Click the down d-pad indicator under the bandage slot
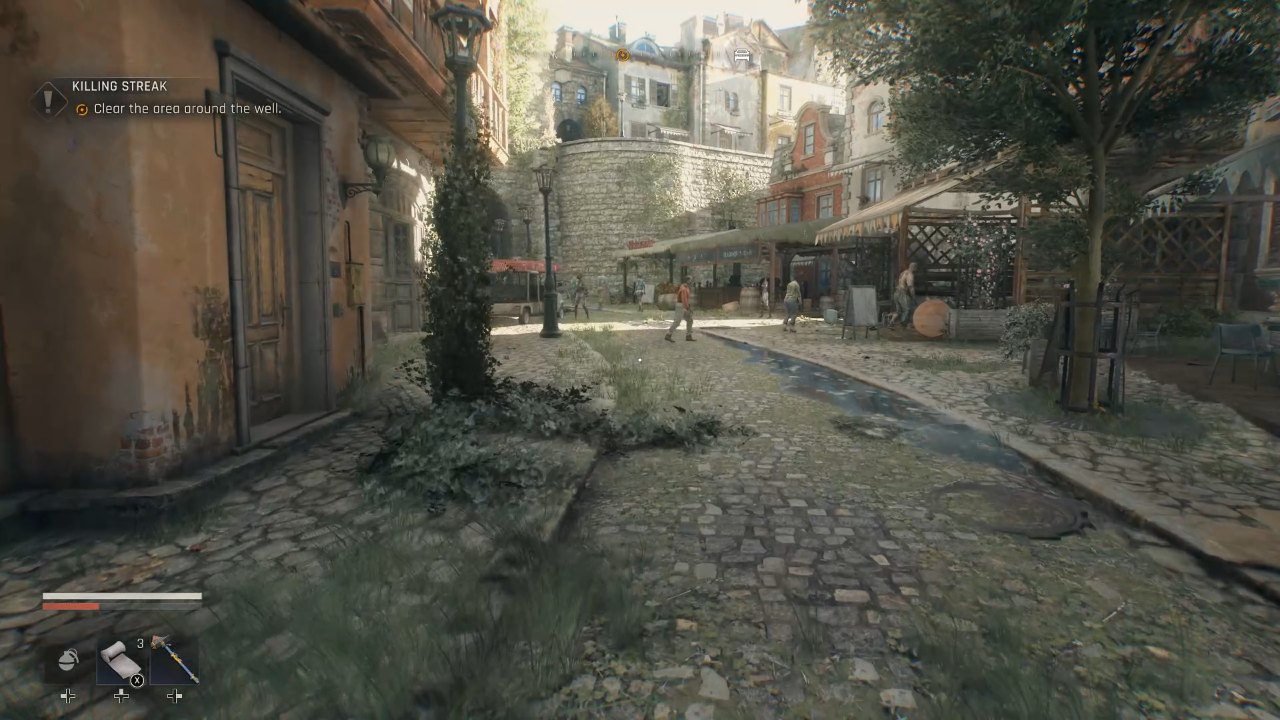Viewport: 1280px width, 720px height. point(119,695)
